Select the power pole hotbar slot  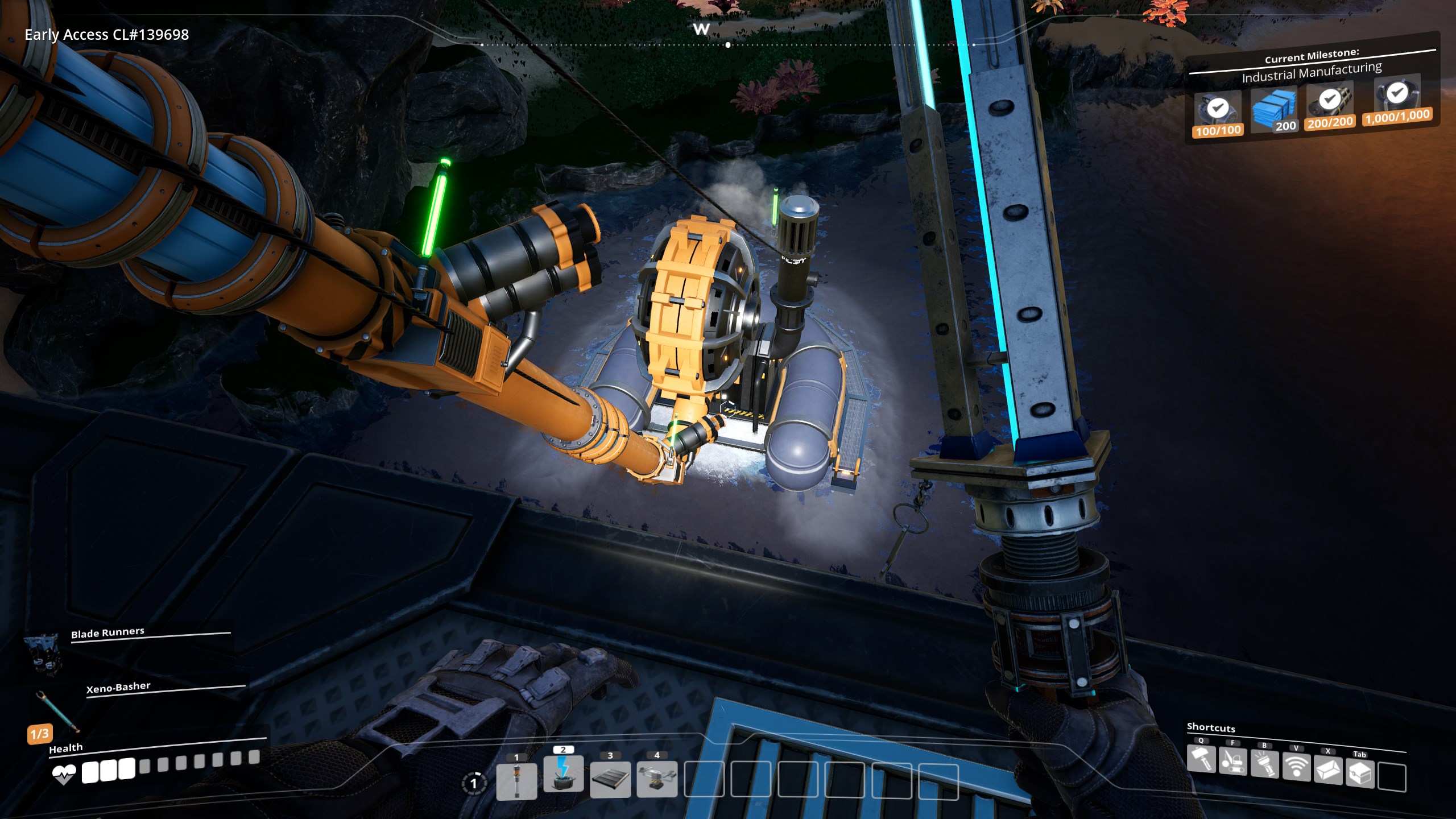[516, 780]
